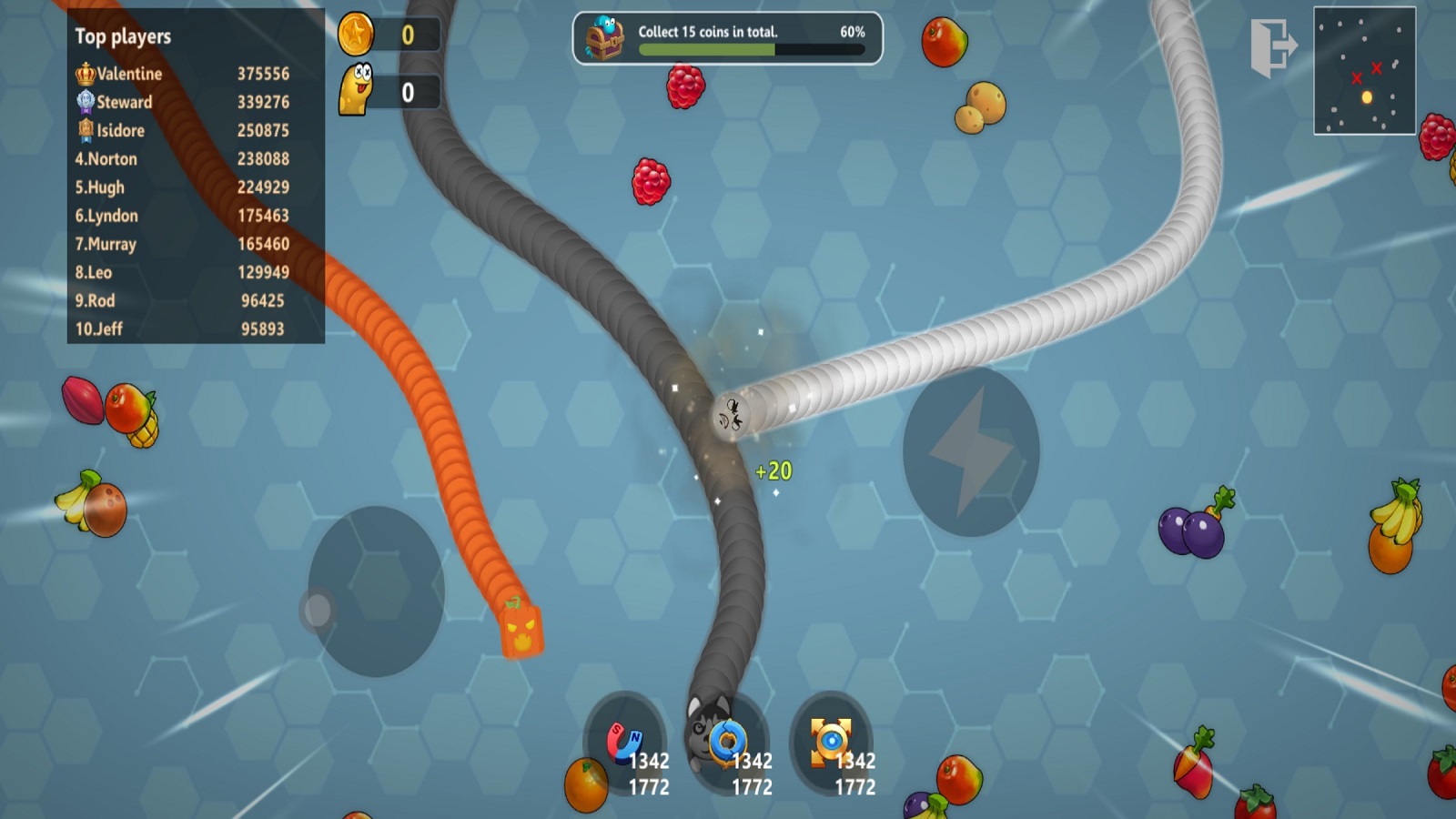Screen dimensions: 1456x819
Task: Open the treasure chest coin quest
Action: tap(605, 38)
